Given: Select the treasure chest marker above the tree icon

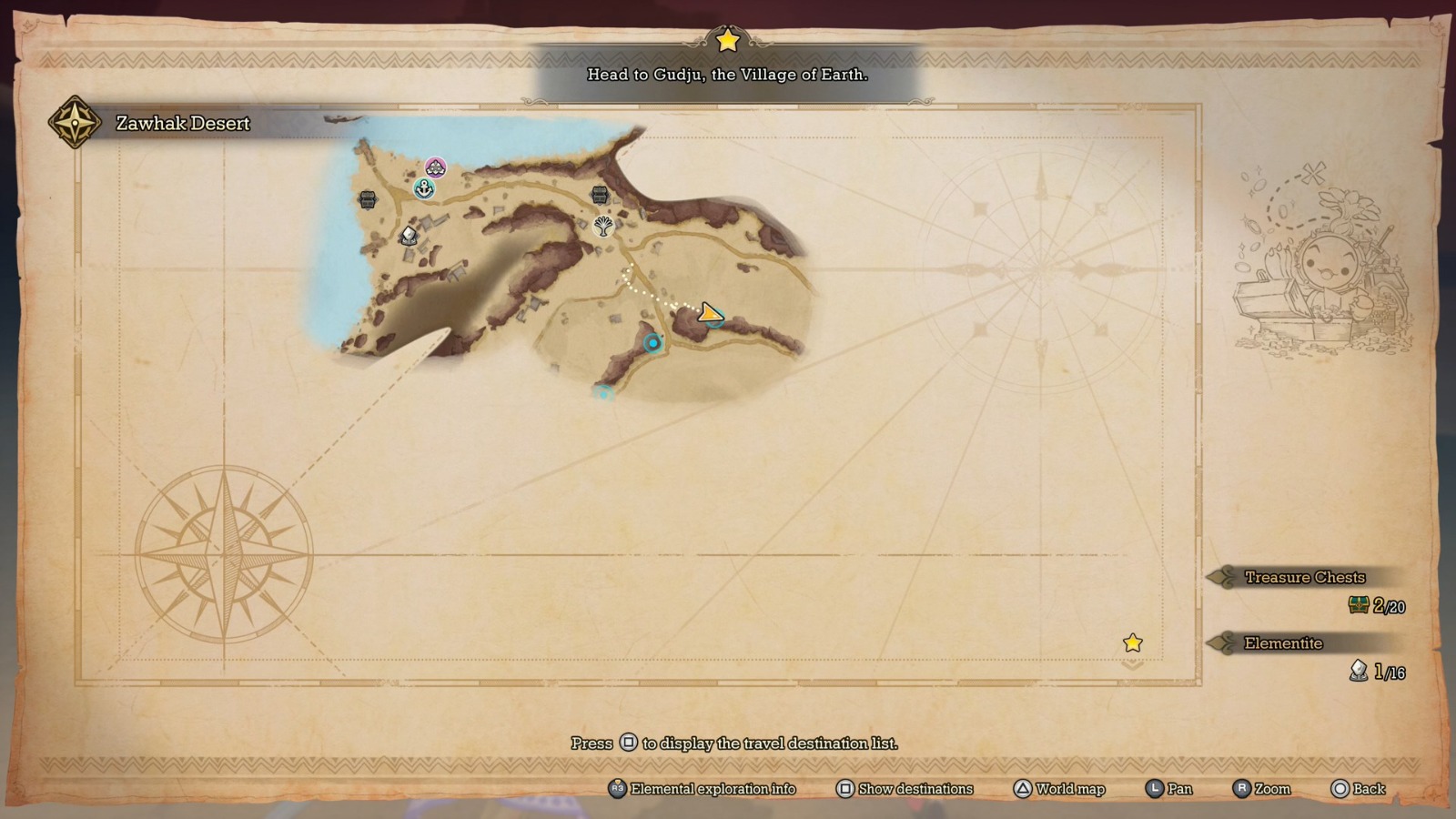Looking at the screenshot, I should pyautogui.click(x=600, y=194).
